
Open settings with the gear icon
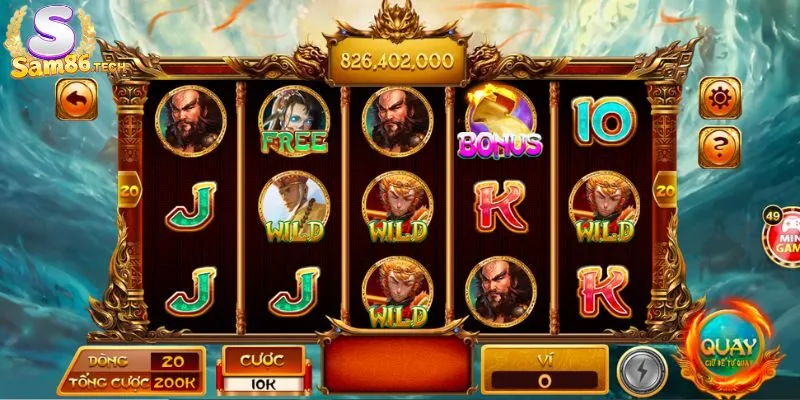(x=719, y=98)
